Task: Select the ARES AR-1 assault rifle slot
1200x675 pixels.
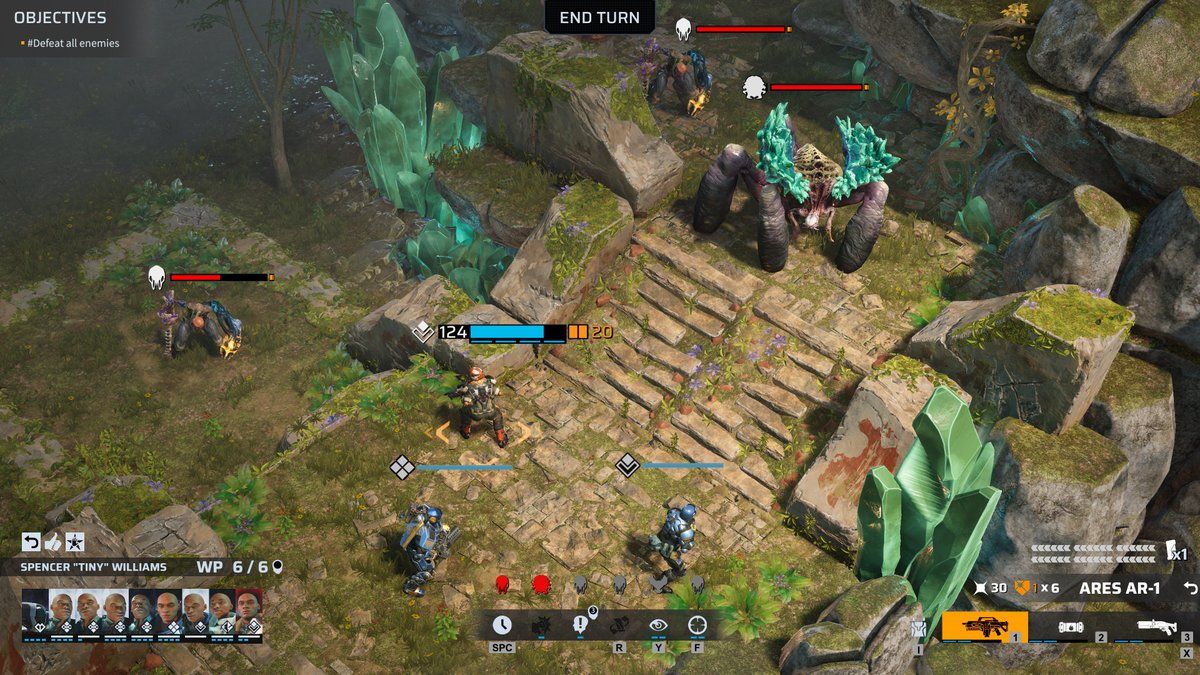Action: click(x=985, y=627)
